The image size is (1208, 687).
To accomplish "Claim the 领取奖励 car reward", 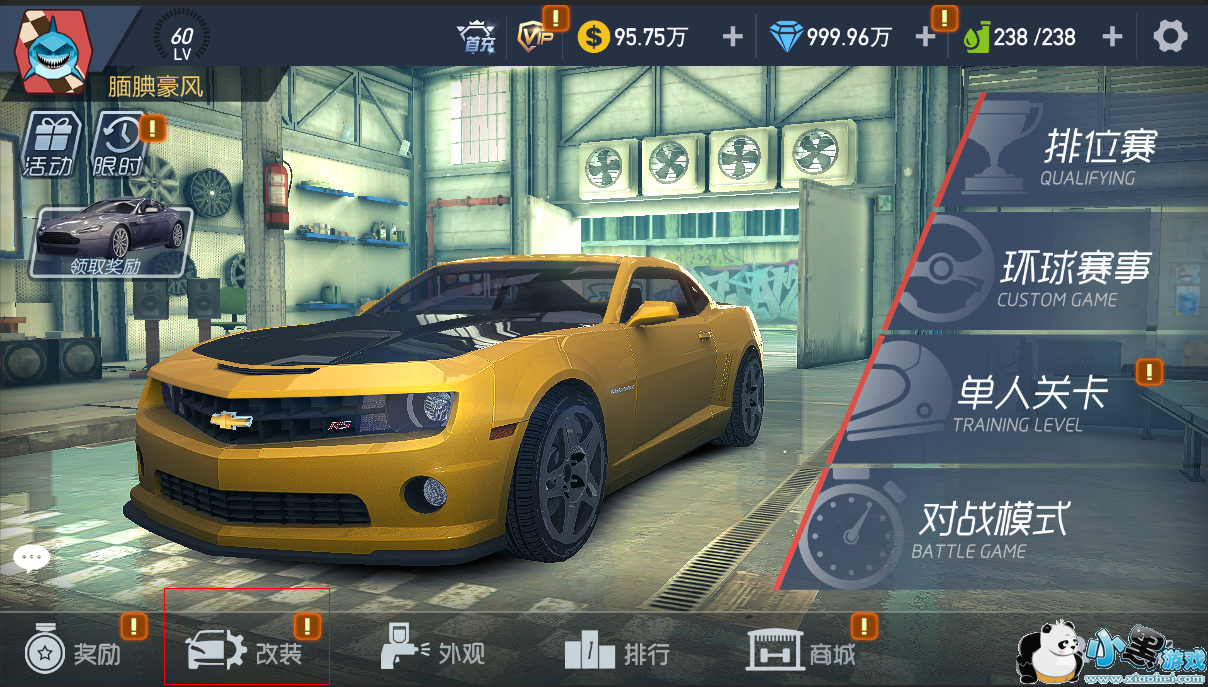I will (110, 240).
